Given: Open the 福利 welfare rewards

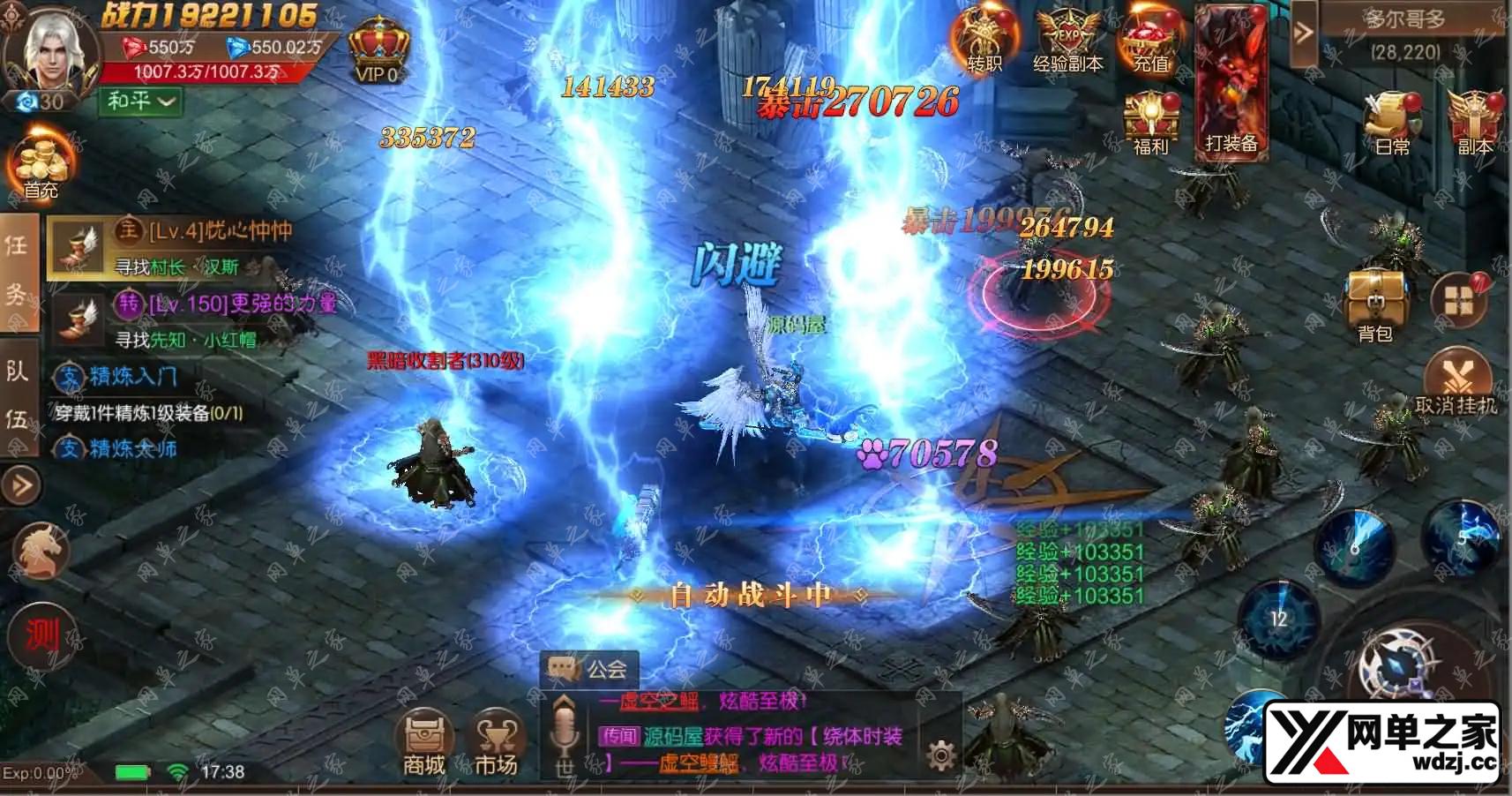Looking at the screenshot, I should 1150,122.
